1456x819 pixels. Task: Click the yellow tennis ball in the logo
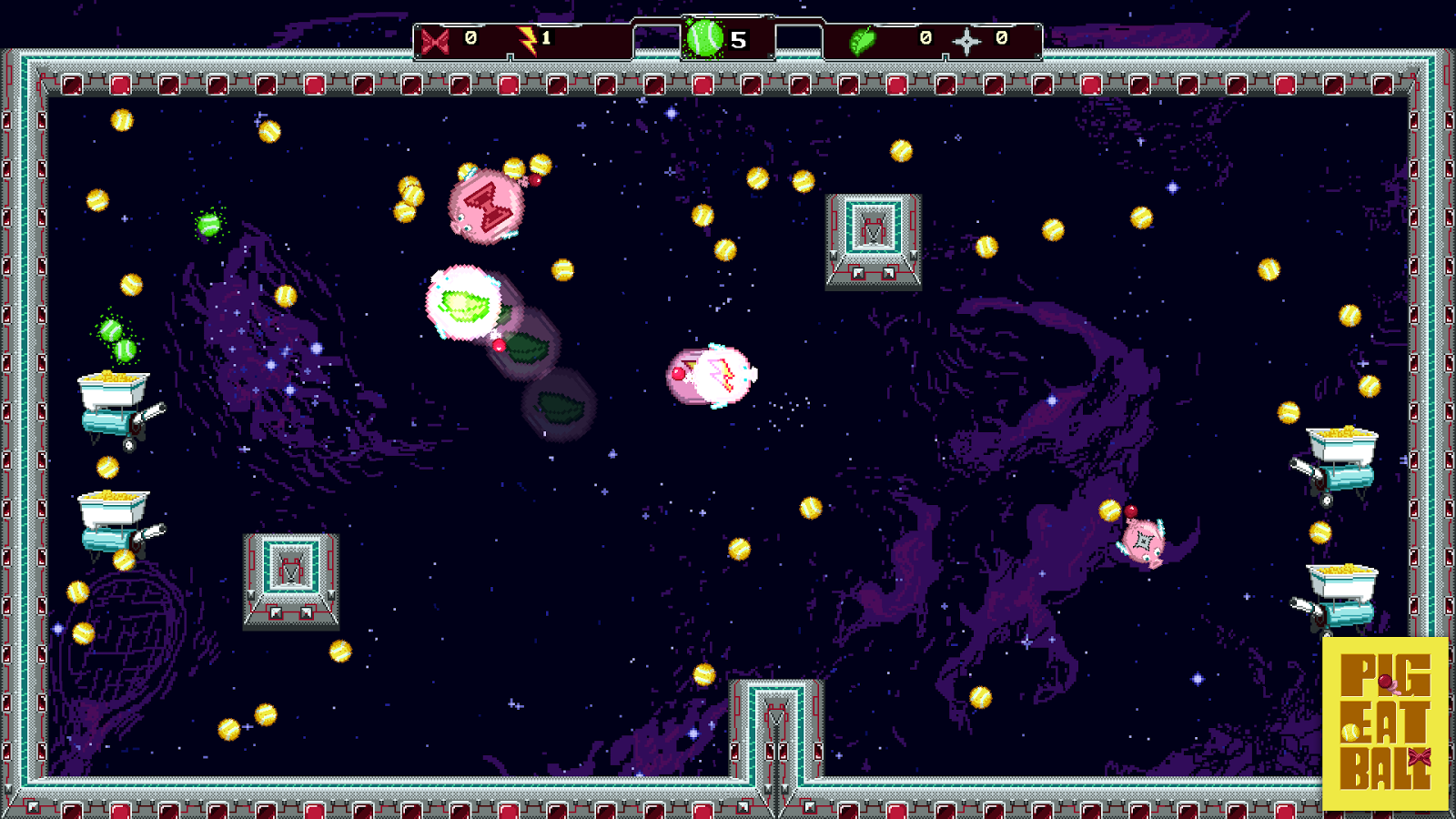pos(1350,732)
